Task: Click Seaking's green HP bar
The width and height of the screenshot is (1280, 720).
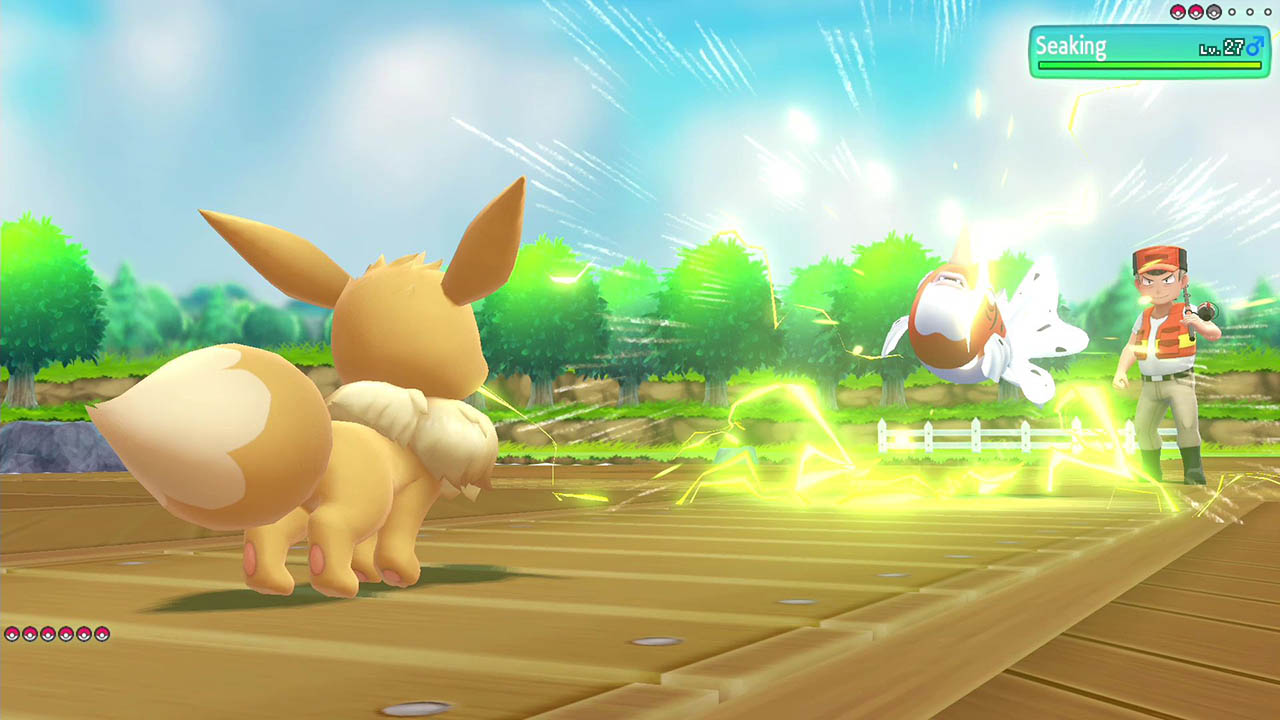Action: tap(1150, 66)
